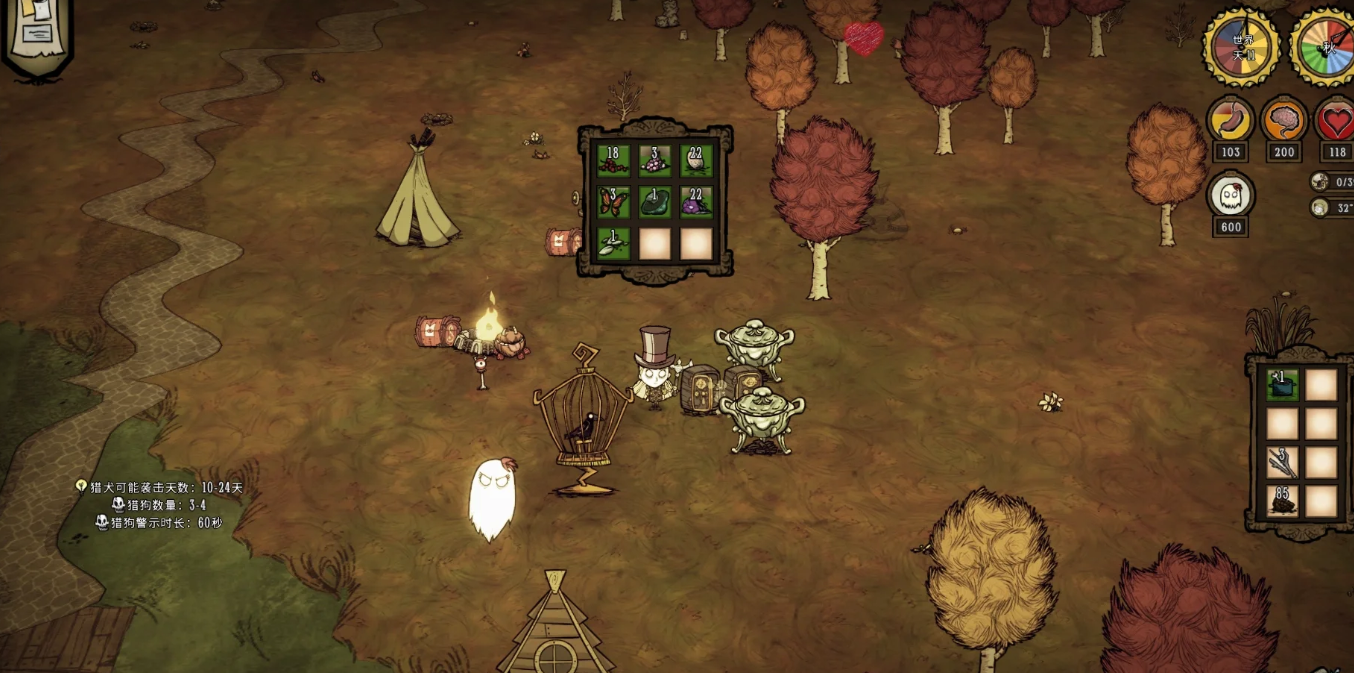Take the pale leaves from the chest
This screenshot has height=673, width=1354.
coord(613,243)
